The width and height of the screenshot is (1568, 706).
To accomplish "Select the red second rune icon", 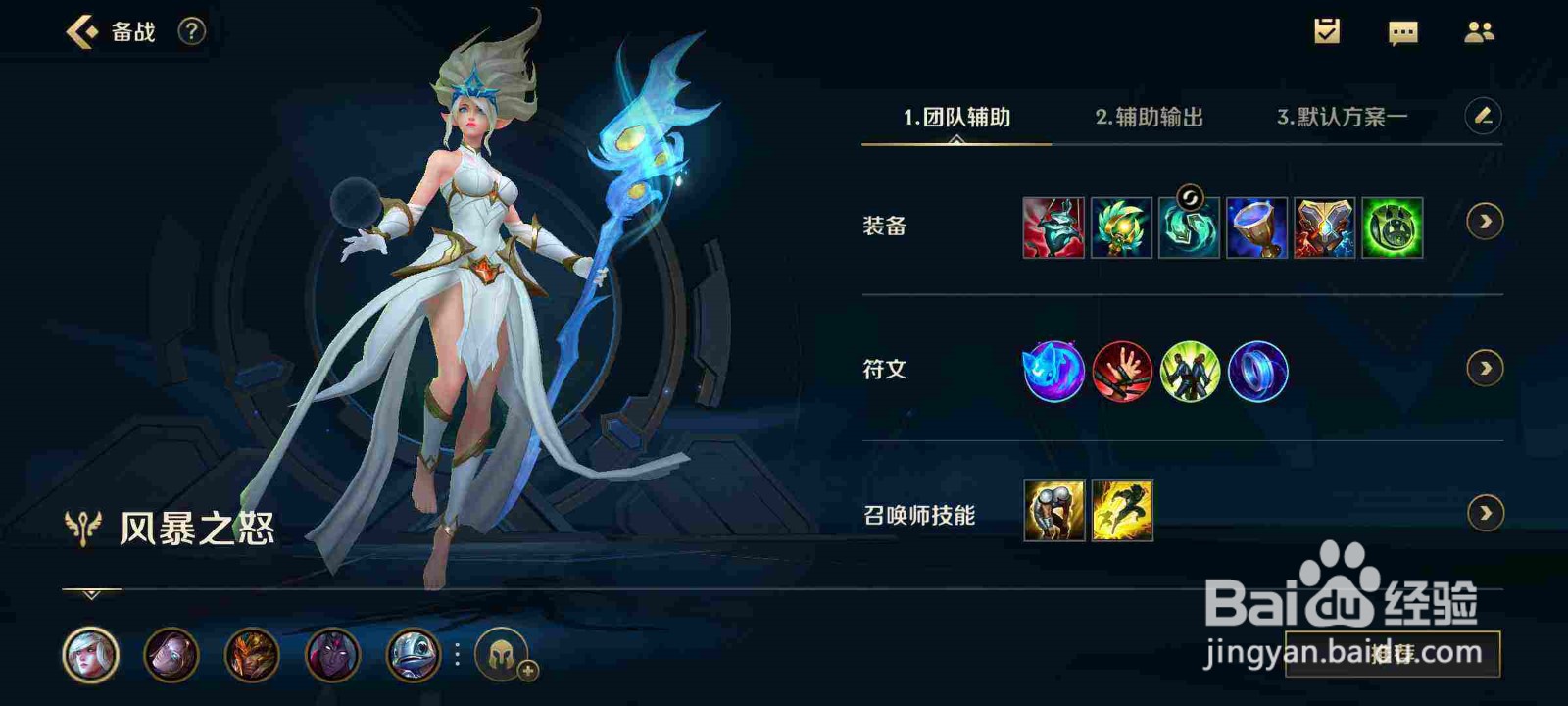I will pyautogui.click(x=1120, y=373).
